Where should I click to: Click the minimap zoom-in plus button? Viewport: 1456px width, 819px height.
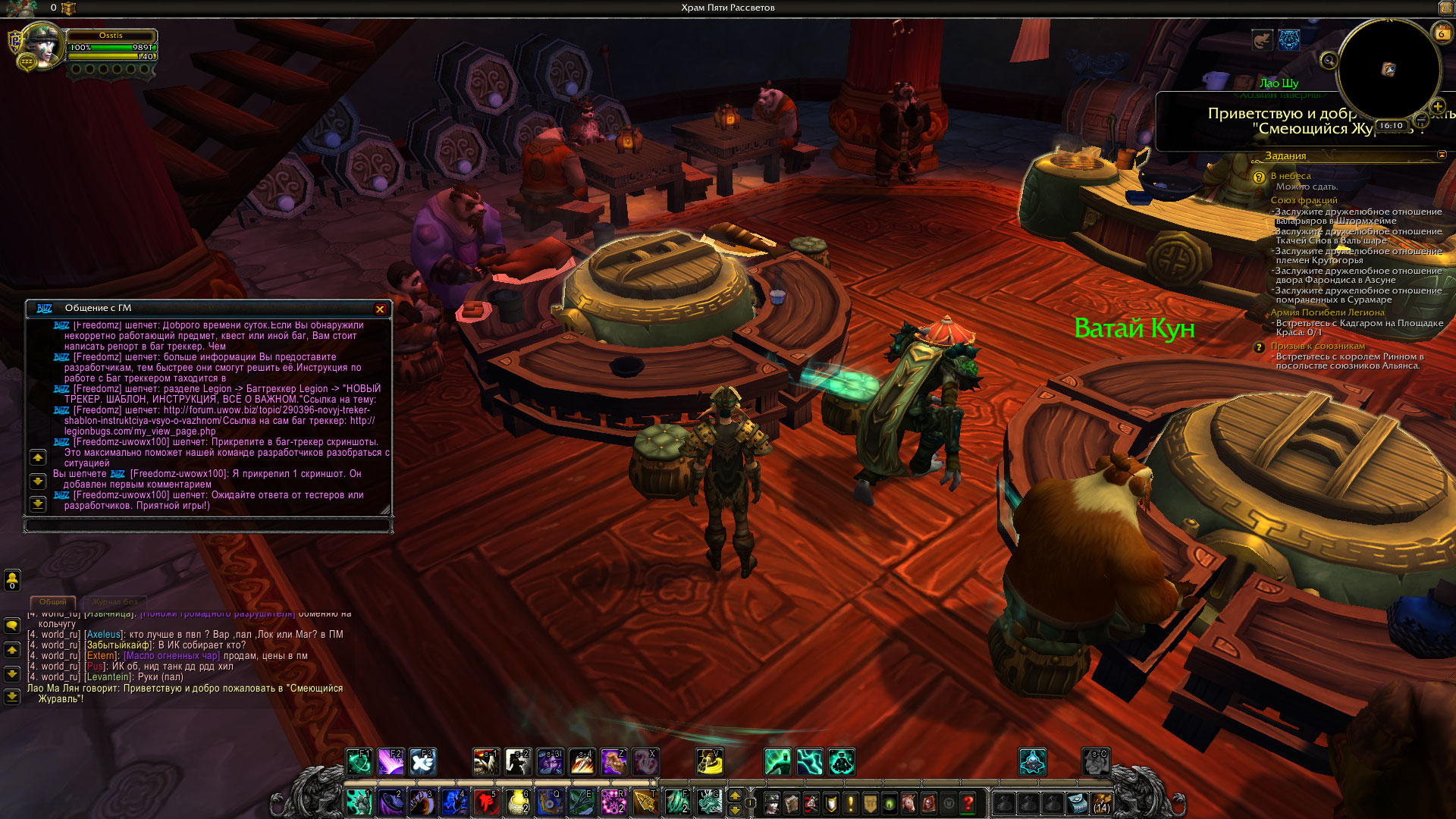(1437, 106)
